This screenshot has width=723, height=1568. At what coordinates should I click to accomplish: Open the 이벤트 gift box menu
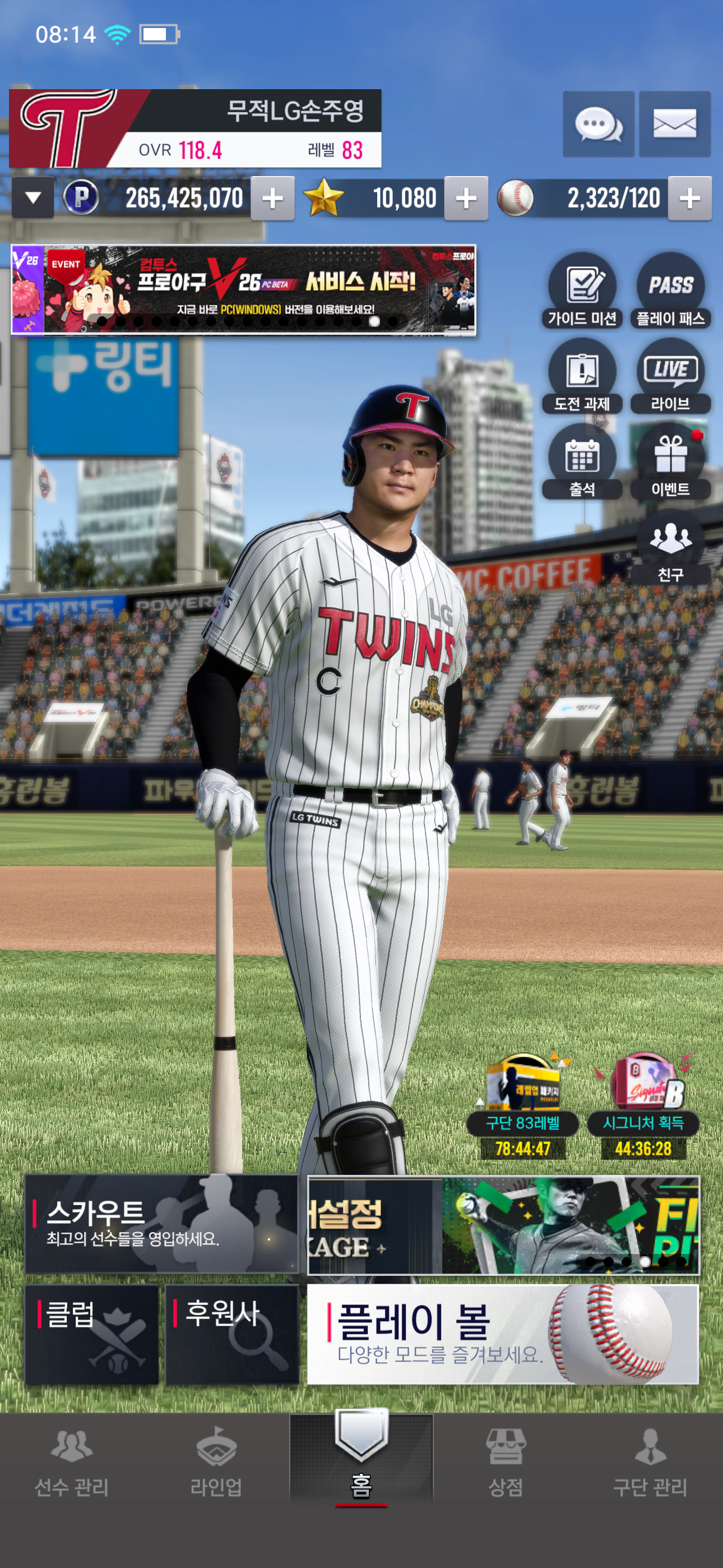click(x=671, y=462)
